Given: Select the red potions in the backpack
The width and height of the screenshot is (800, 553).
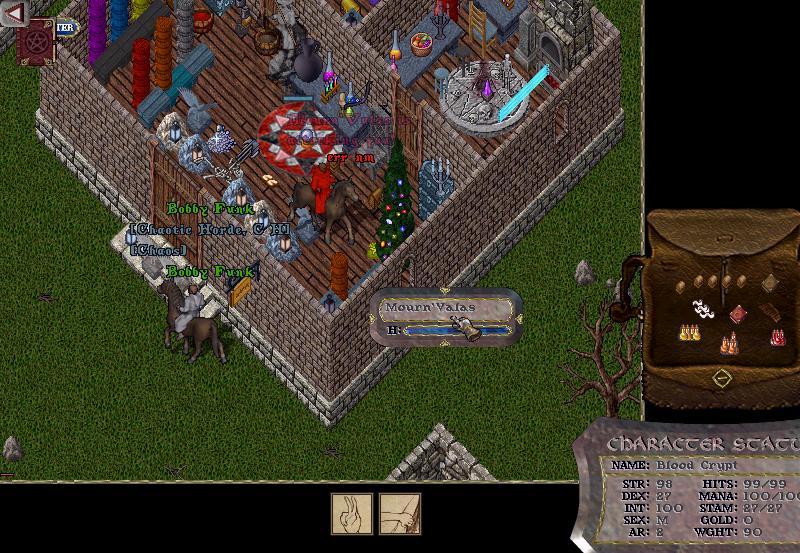Looking at the screenshot, I should pos(777,338).
